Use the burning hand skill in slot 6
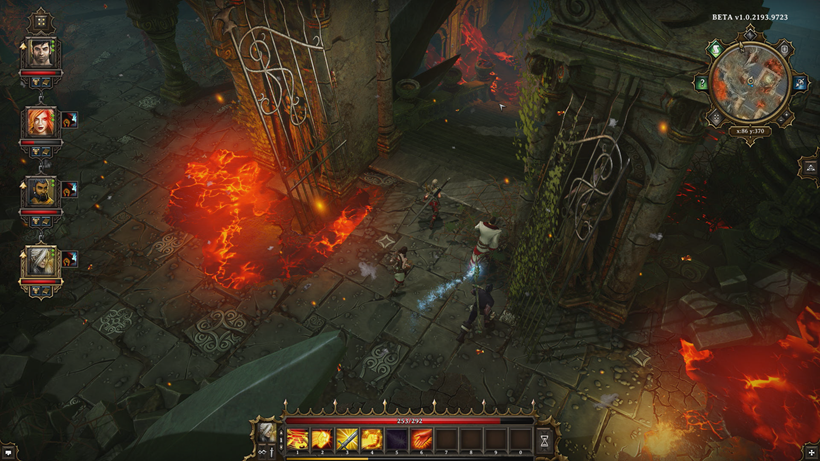Image resolution: width=820 pixels, height=461 pixels. click(422, 438)
